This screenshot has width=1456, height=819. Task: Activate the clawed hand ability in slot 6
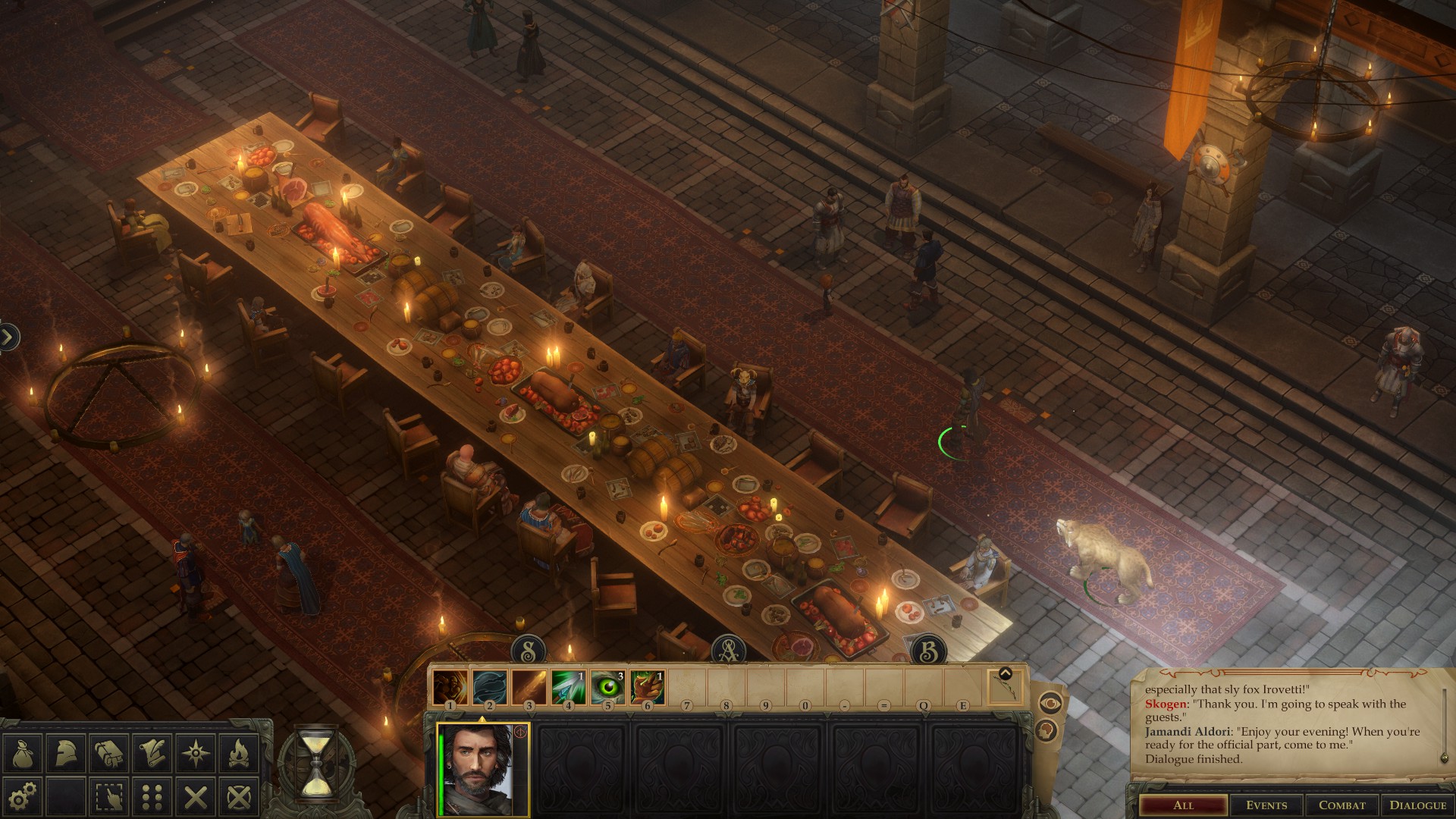(x=647, y=687)
